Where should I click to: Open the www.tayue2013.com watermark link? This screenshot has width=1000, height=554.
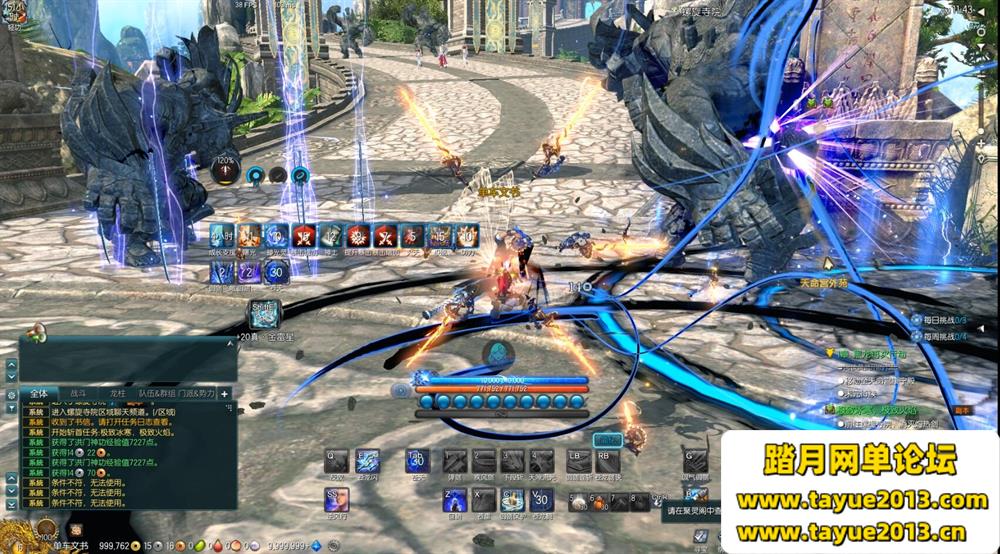coord(861,500)
